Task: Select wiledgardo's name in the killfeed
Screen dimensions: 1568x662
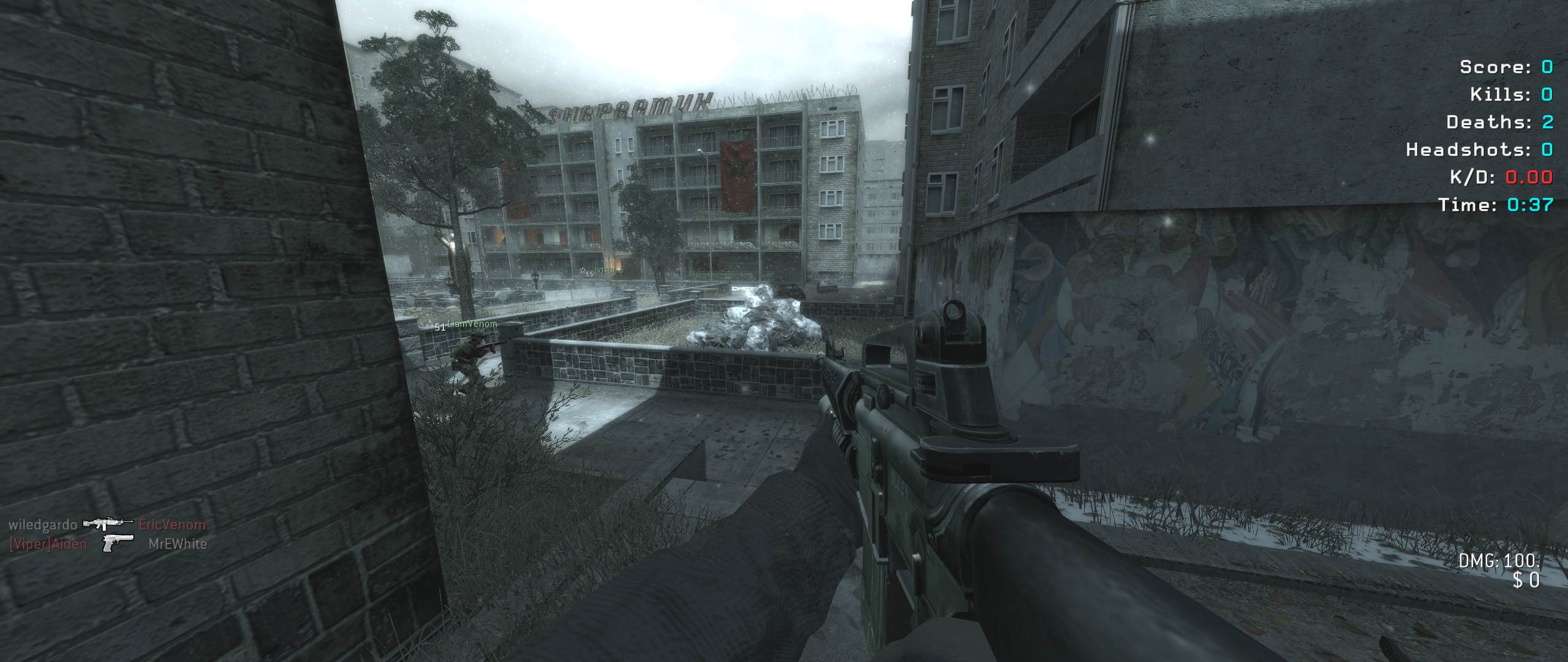Action: point(43,525)
